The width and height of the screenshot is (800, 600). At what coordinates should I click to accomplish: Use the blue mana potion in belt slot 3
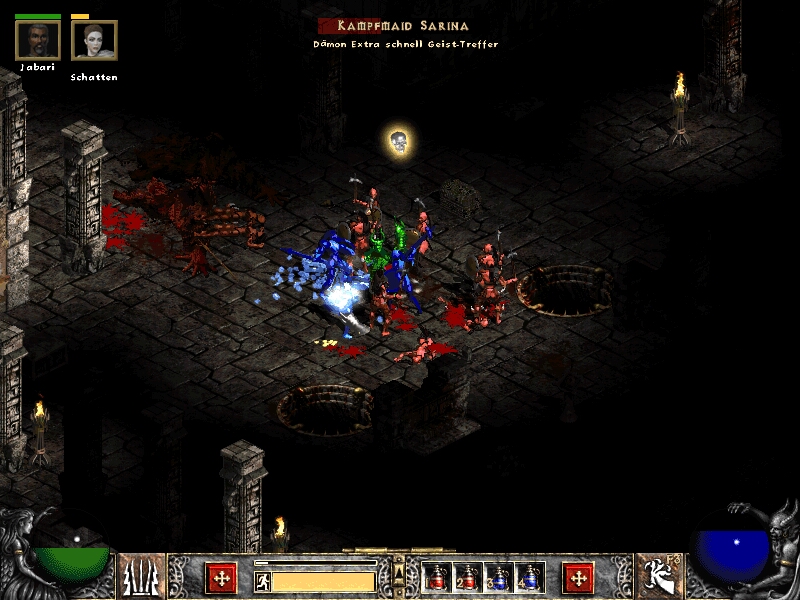point(498,578)
